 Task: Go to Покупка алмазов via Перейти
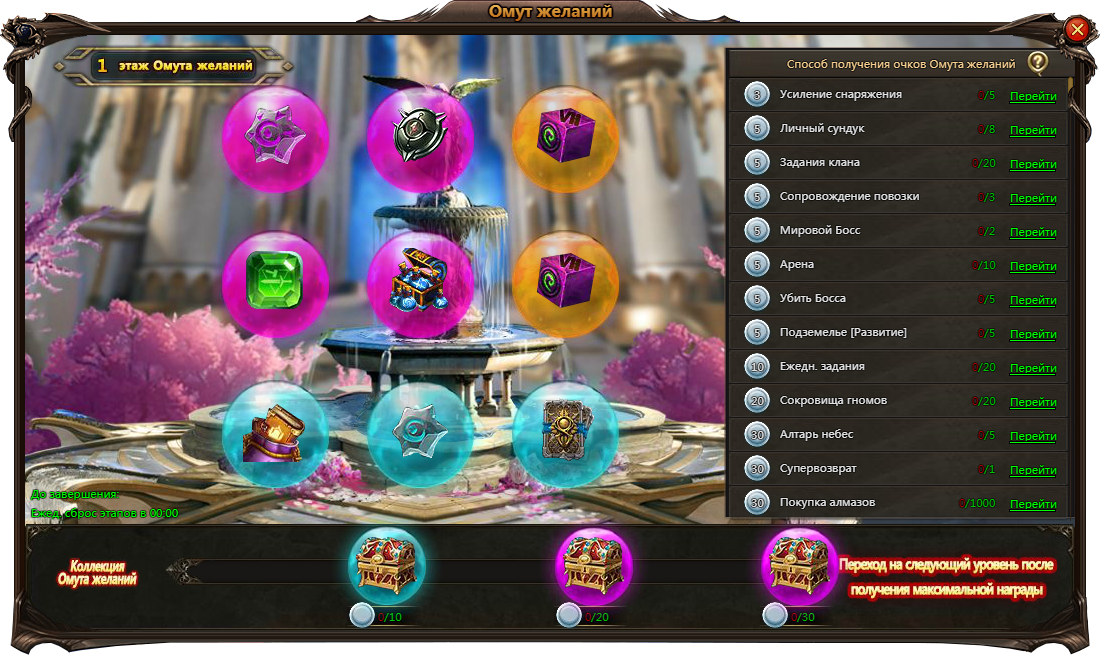(1033, 505)
